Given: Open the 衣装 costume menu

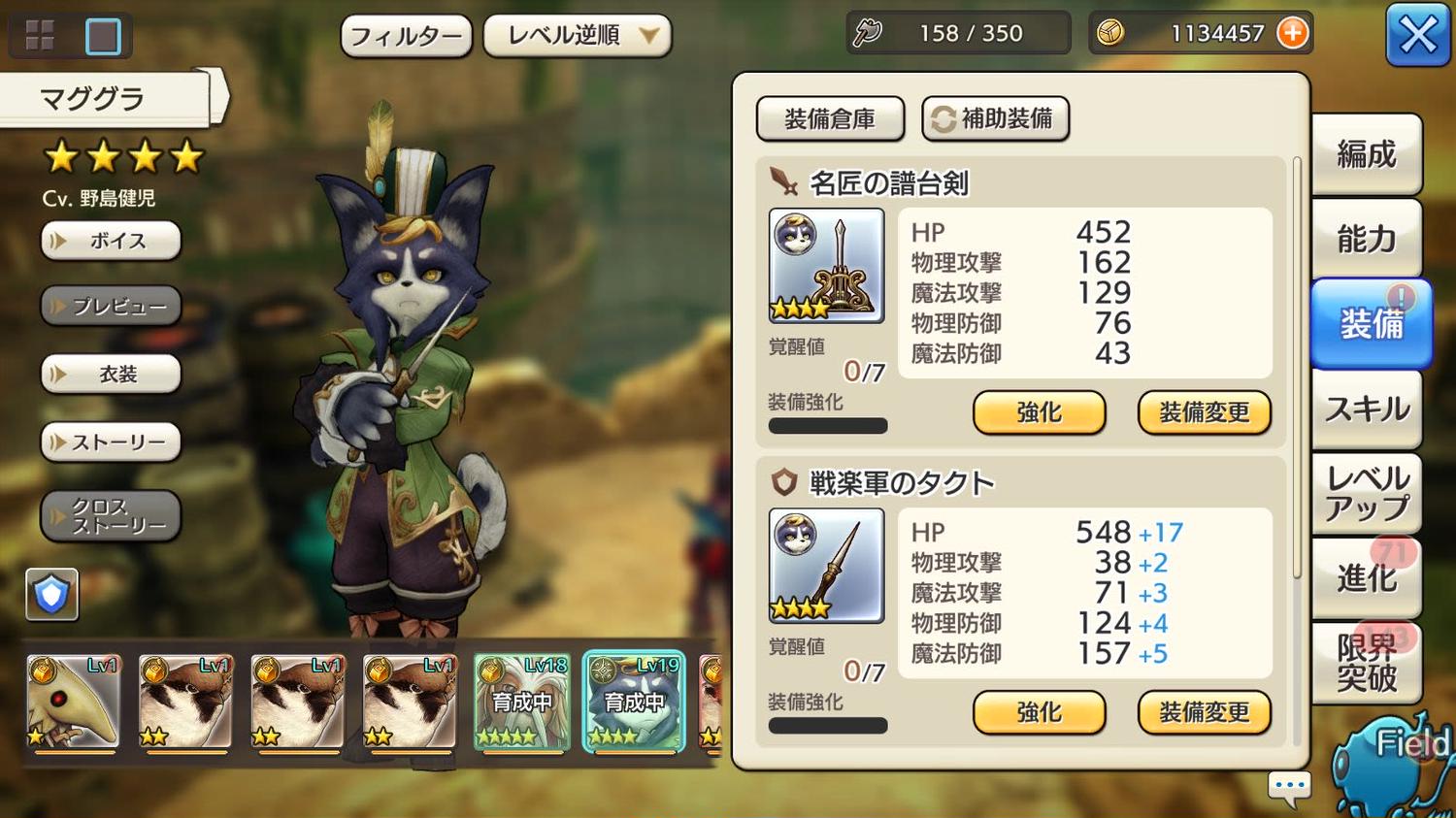Looking at the screenshot, I should click(111, 375).
